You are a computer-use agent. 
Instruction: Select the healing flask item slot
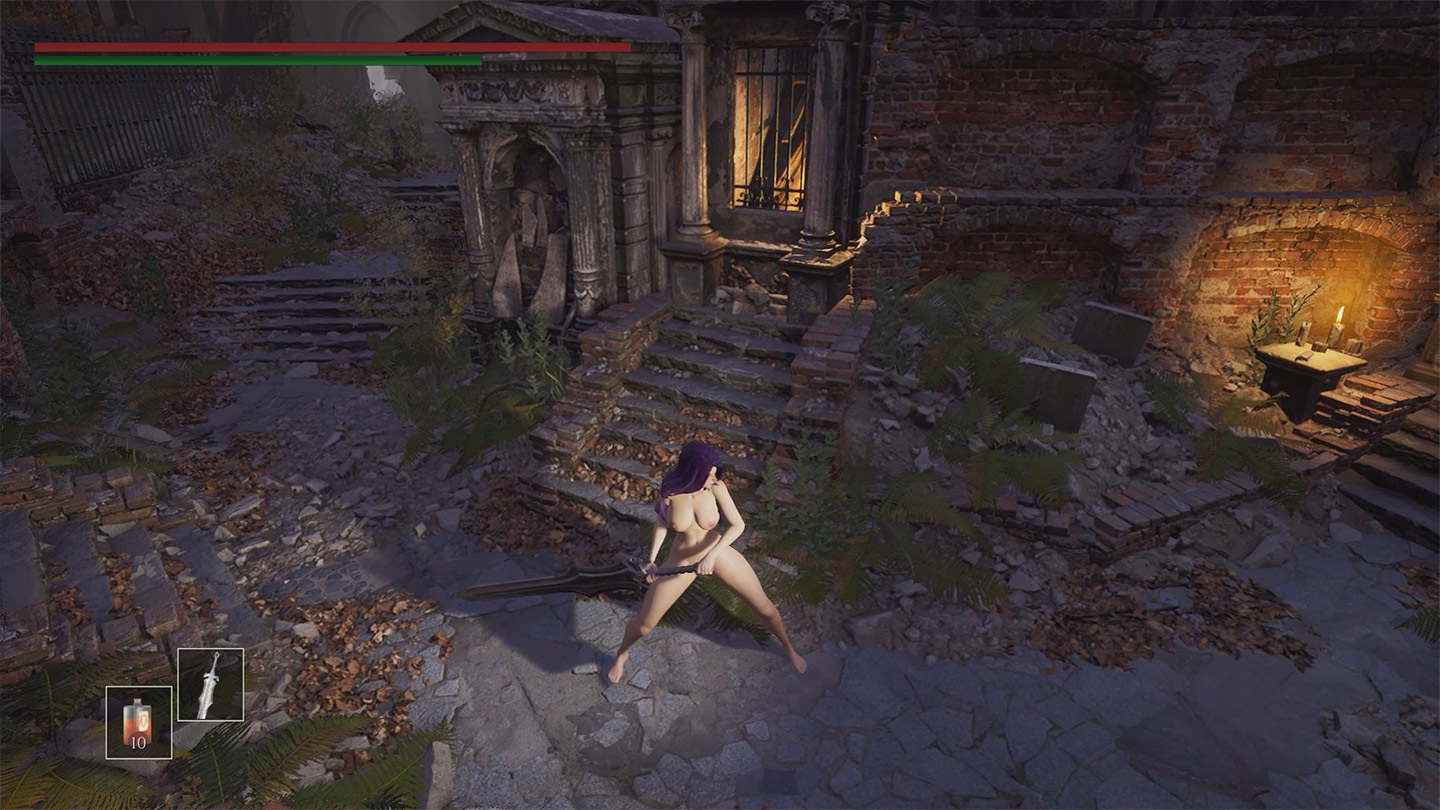point(138,722)
